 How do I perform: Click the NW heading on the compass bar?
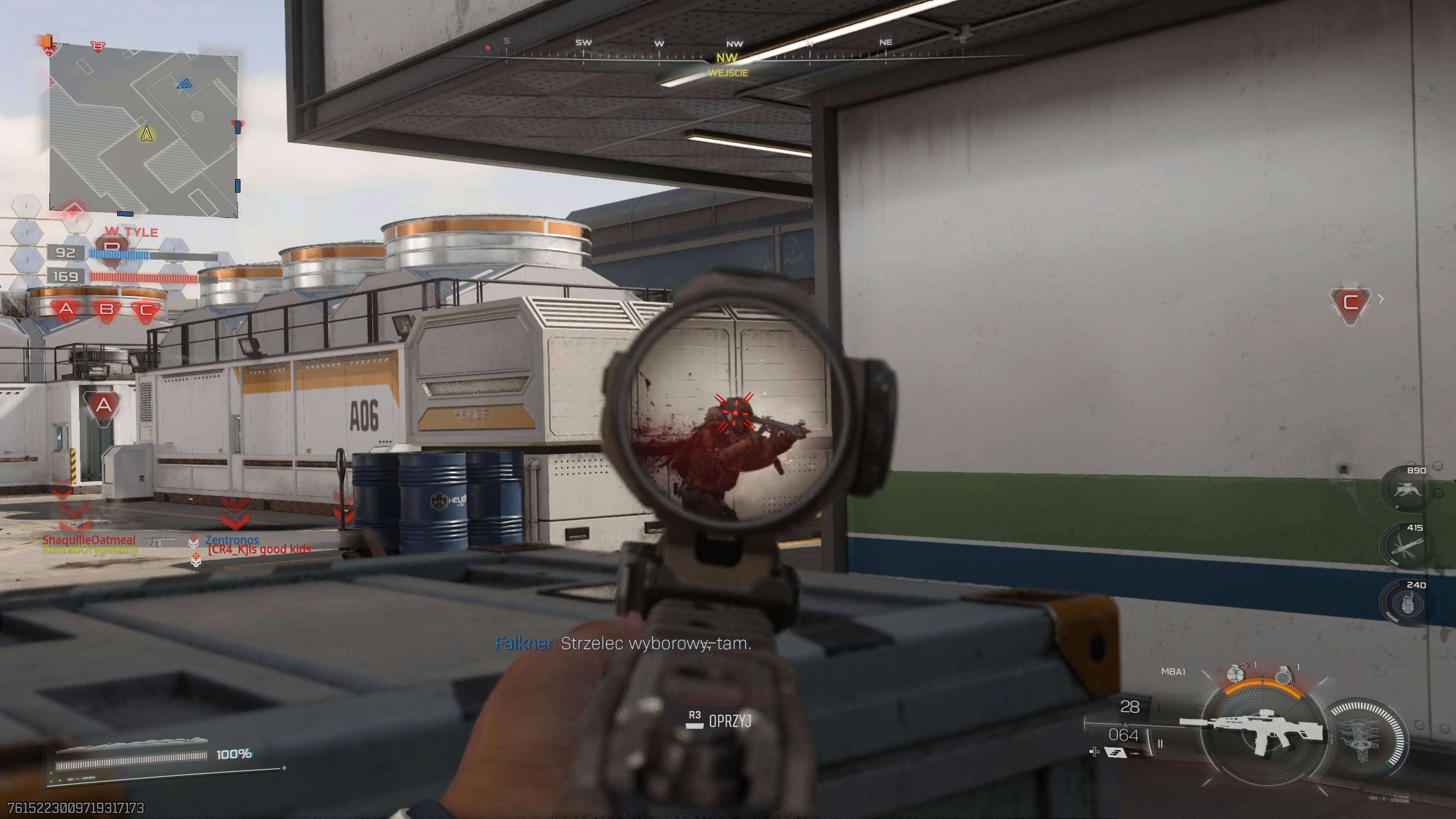point(727,58)
